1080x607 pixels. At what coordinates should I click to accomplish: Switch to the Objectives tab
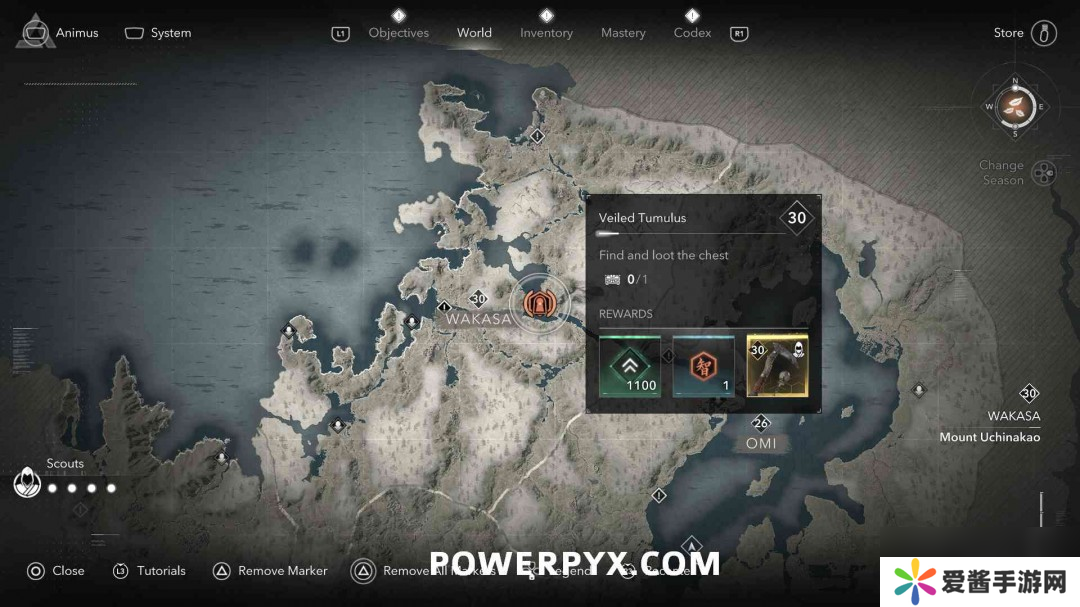(x=398, y=33)
